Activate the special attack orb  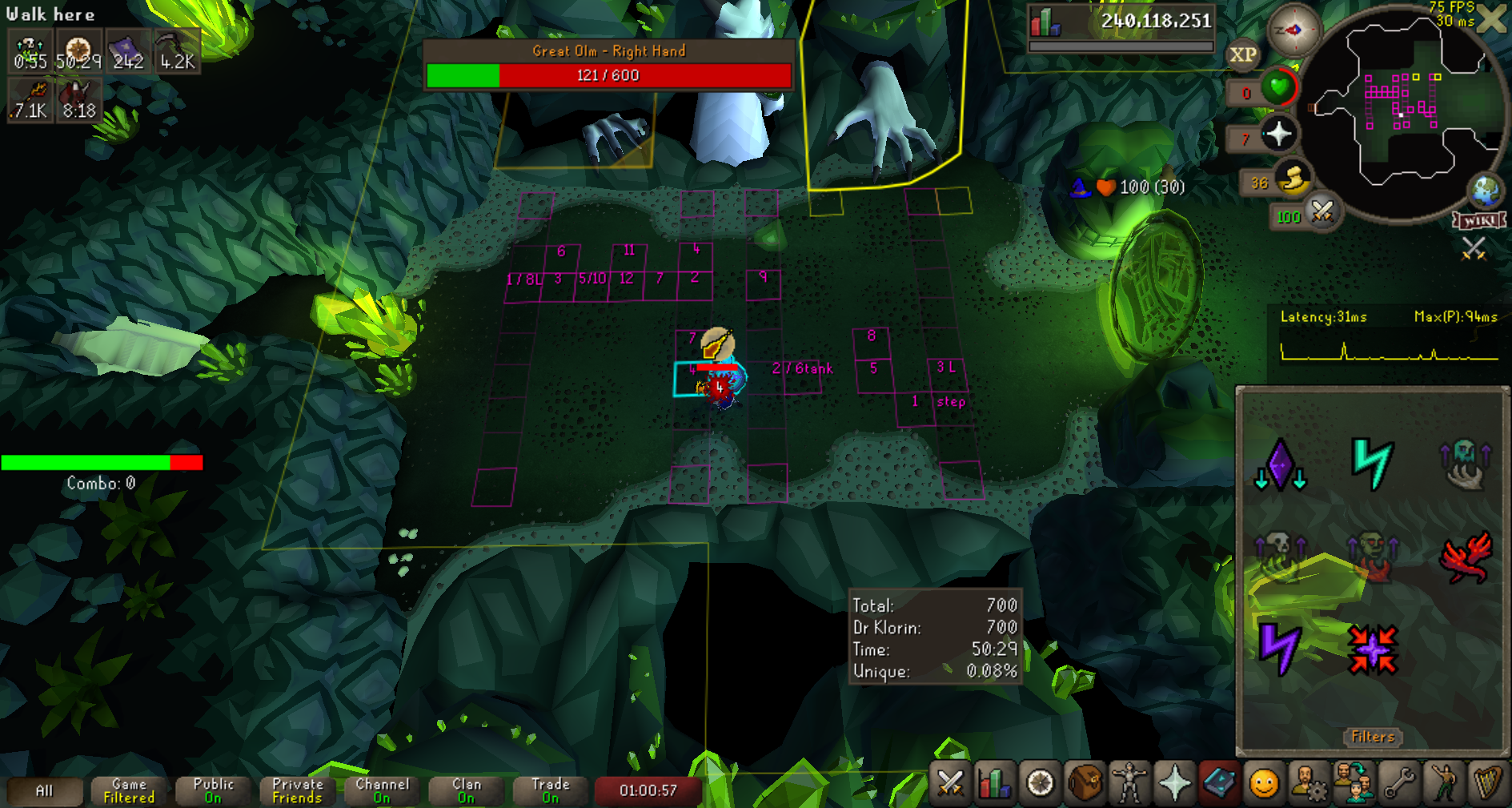[x=1322, y=214]
